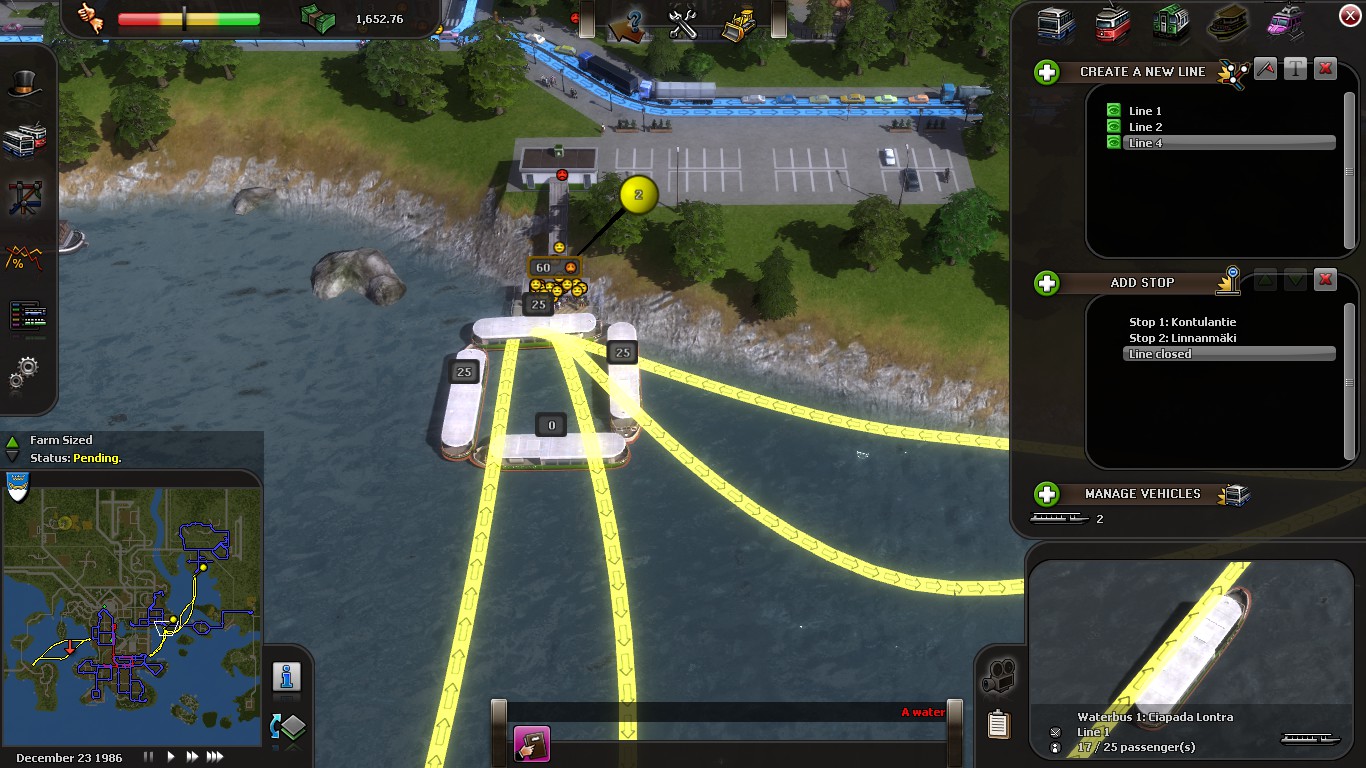Select Line 1 in the line list
This screenshot has width=1366, height=768.
tap(1145, 111)
